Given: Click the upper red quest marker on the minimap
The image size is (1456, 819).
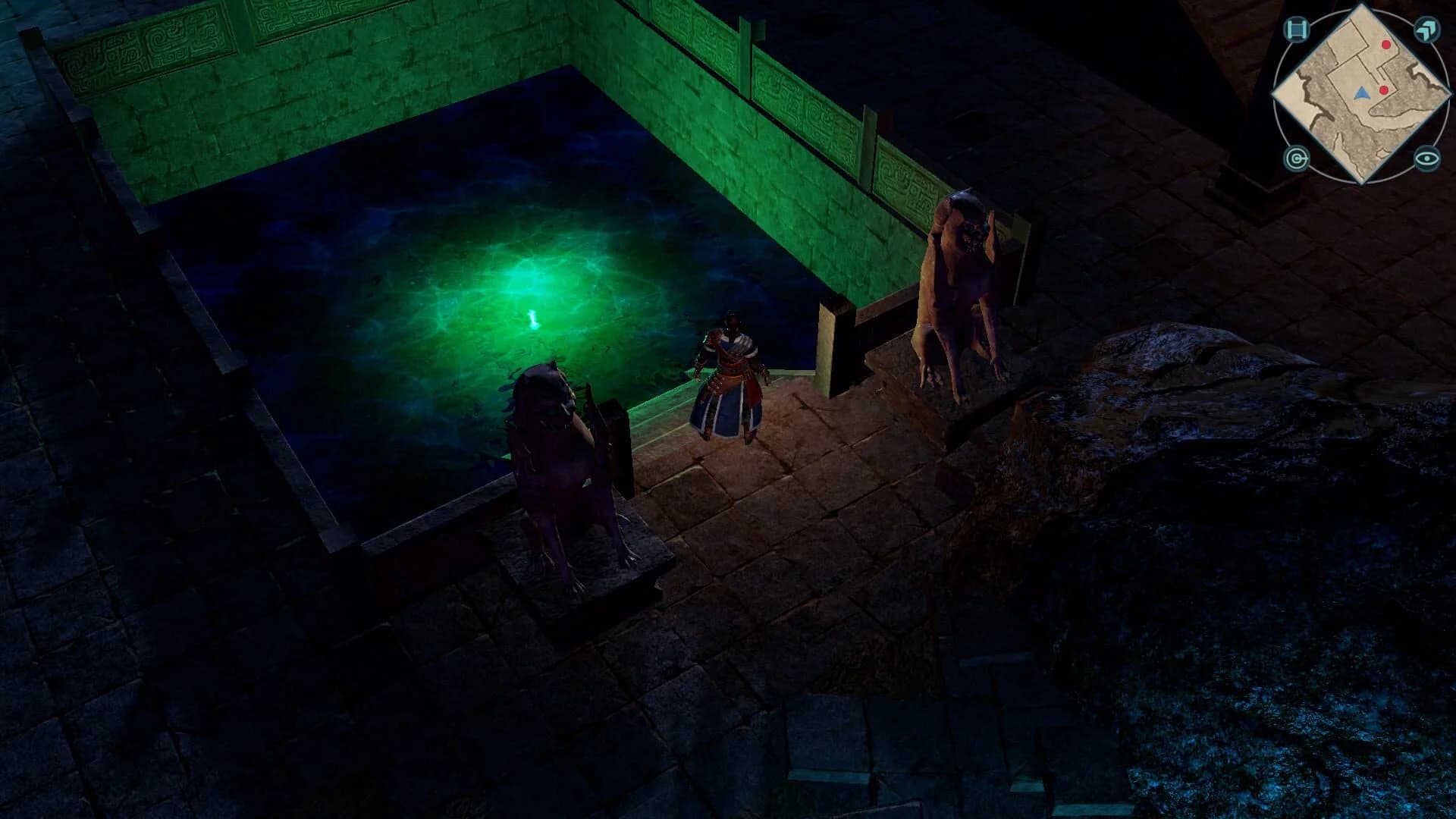Looking at the screenshot, I should [1385, 45].
